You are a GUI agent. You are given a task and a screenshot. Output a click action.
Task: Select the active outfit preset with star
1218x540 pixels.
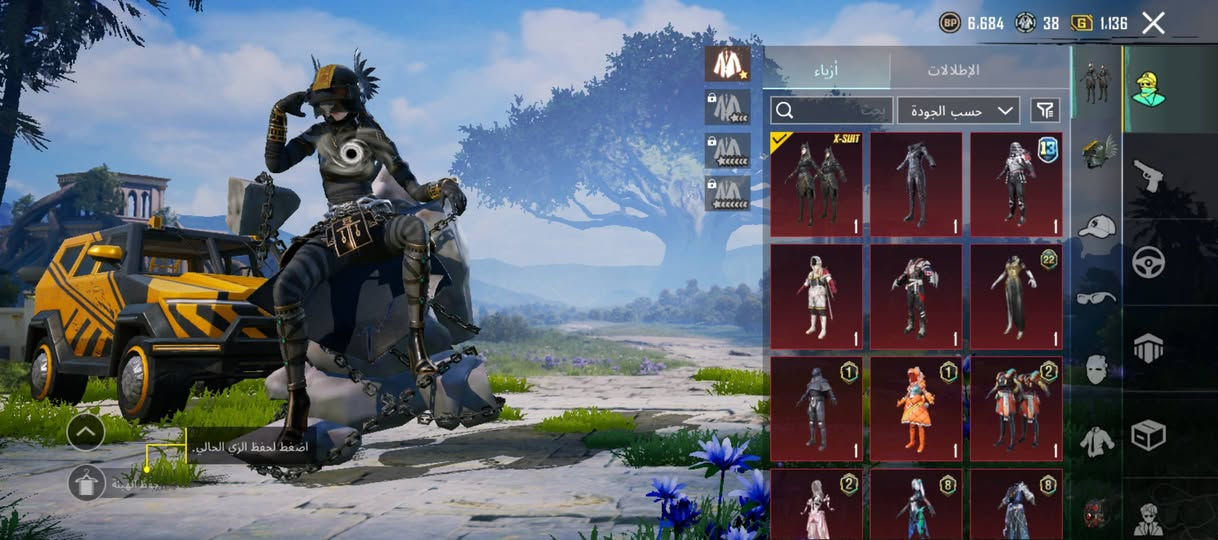point(727,64)
